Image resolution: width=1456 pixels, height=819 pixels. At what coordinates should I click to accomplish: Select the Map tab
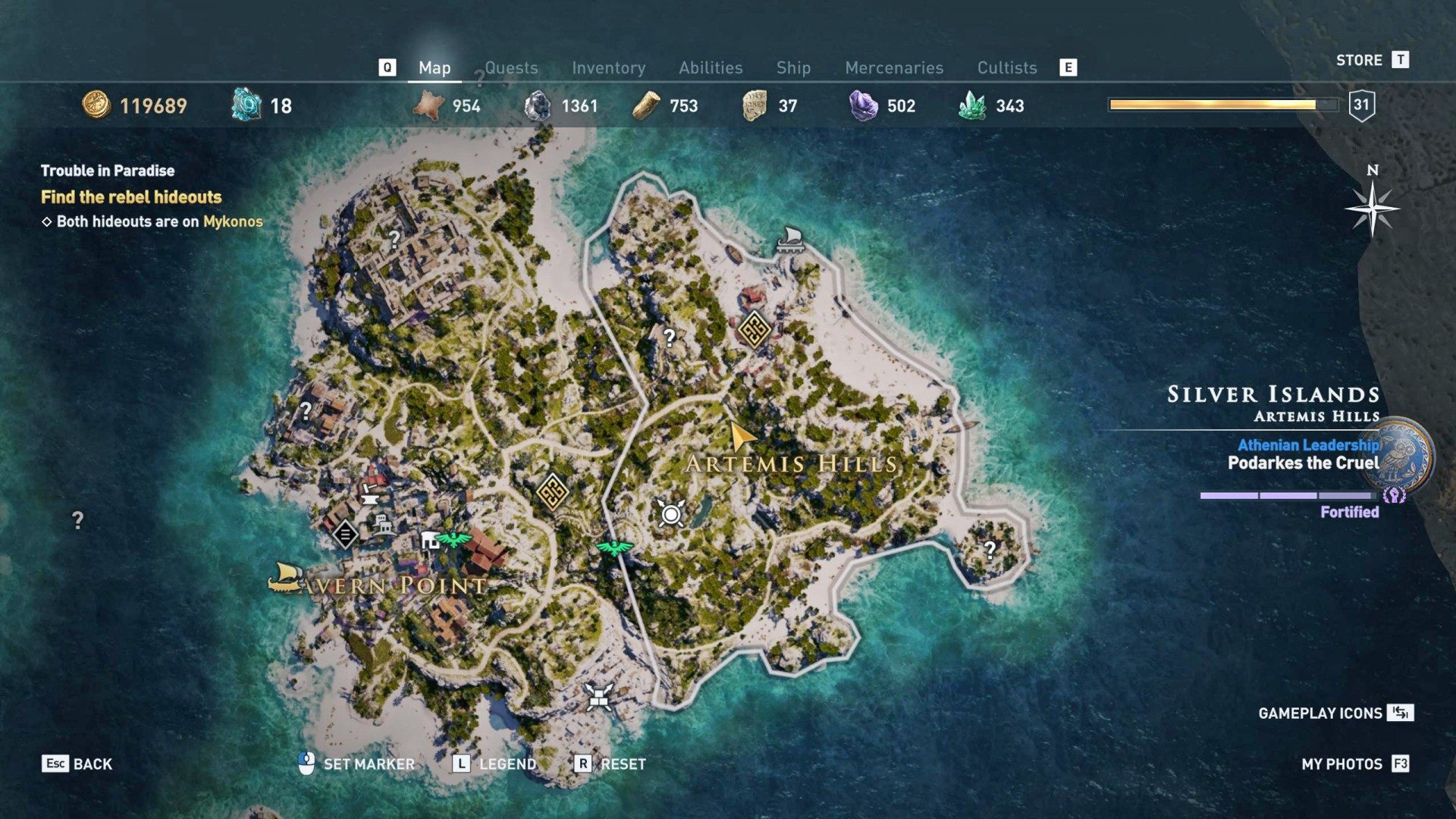click(435, 68)
